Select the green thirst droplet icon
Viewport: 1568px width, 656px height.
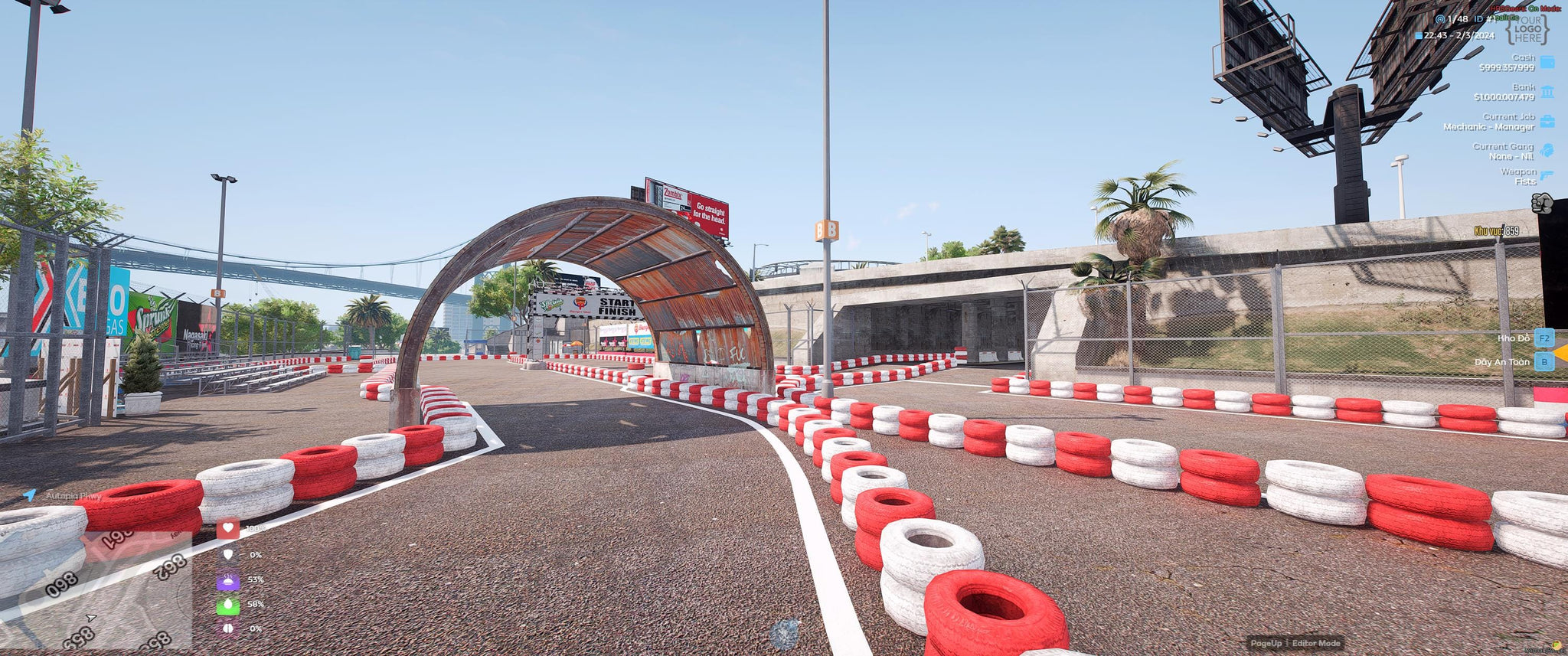coord(227,605)
